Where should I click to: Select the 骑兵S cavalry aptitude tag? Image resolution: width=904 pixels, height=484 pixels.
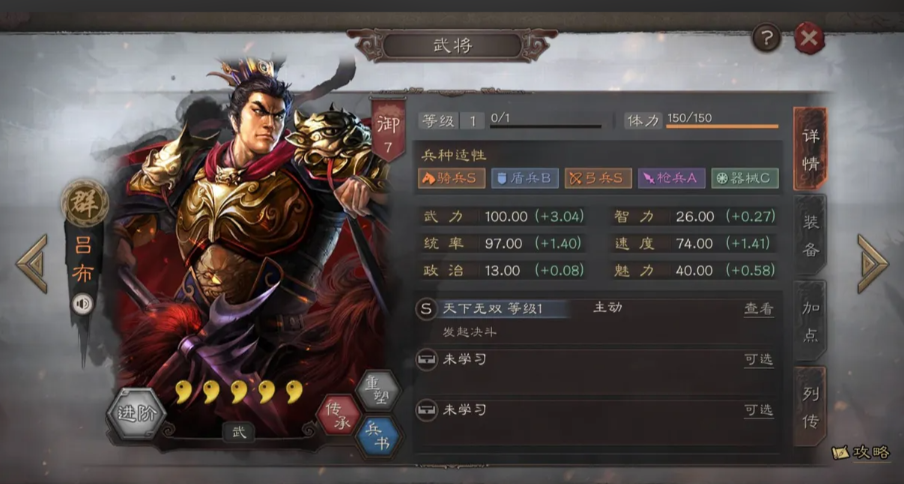pos(451,178)
